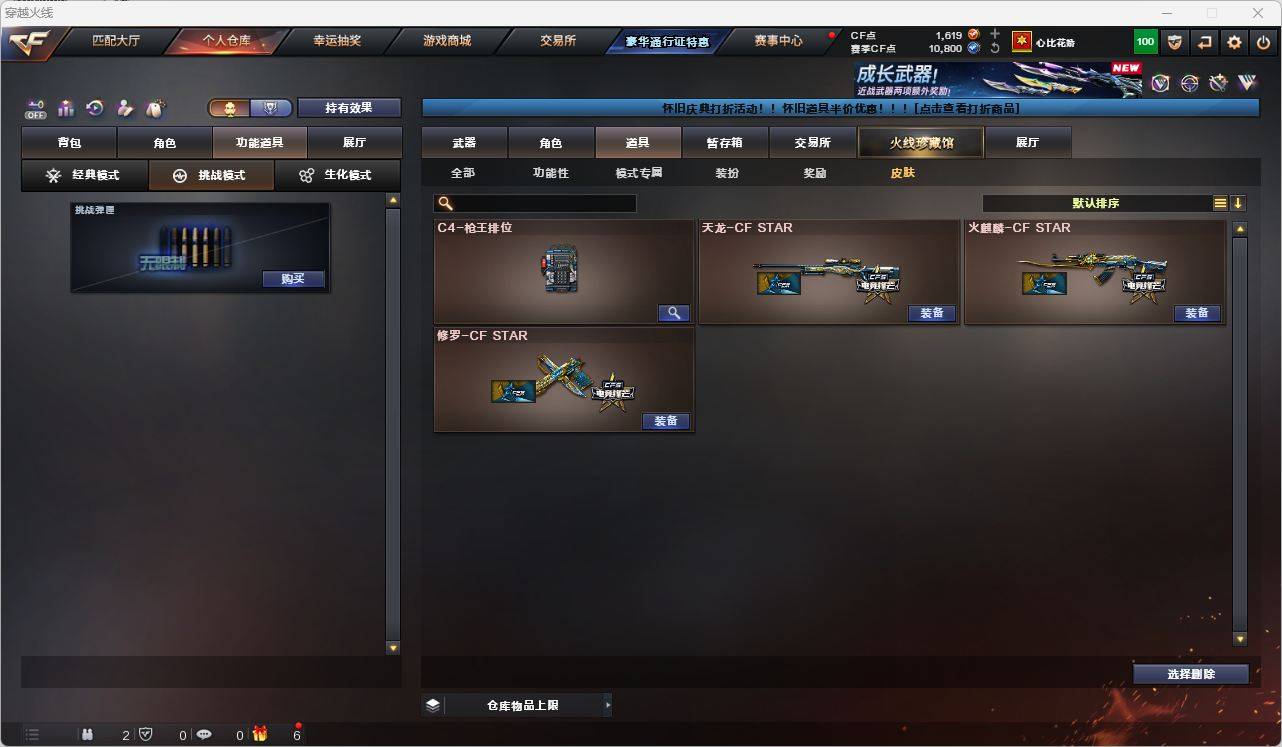1282x747 pixels.
Task: Equip the 天龙-CF STAR weapon
Action: [932, 313]
